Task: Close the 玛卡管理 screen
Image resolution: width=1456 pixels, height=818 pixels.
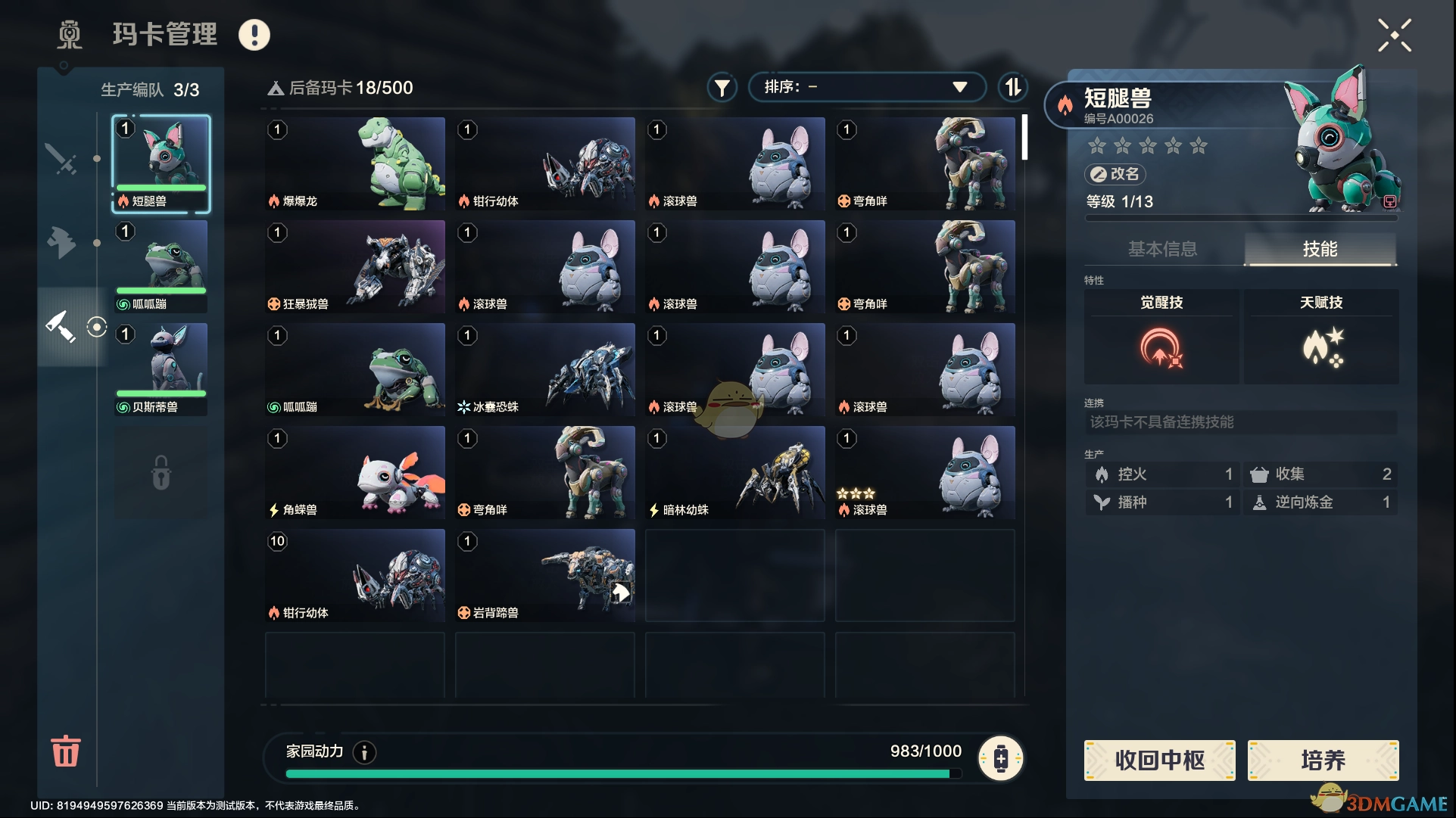Action: pyautogui.click(x=1394, y=36)
